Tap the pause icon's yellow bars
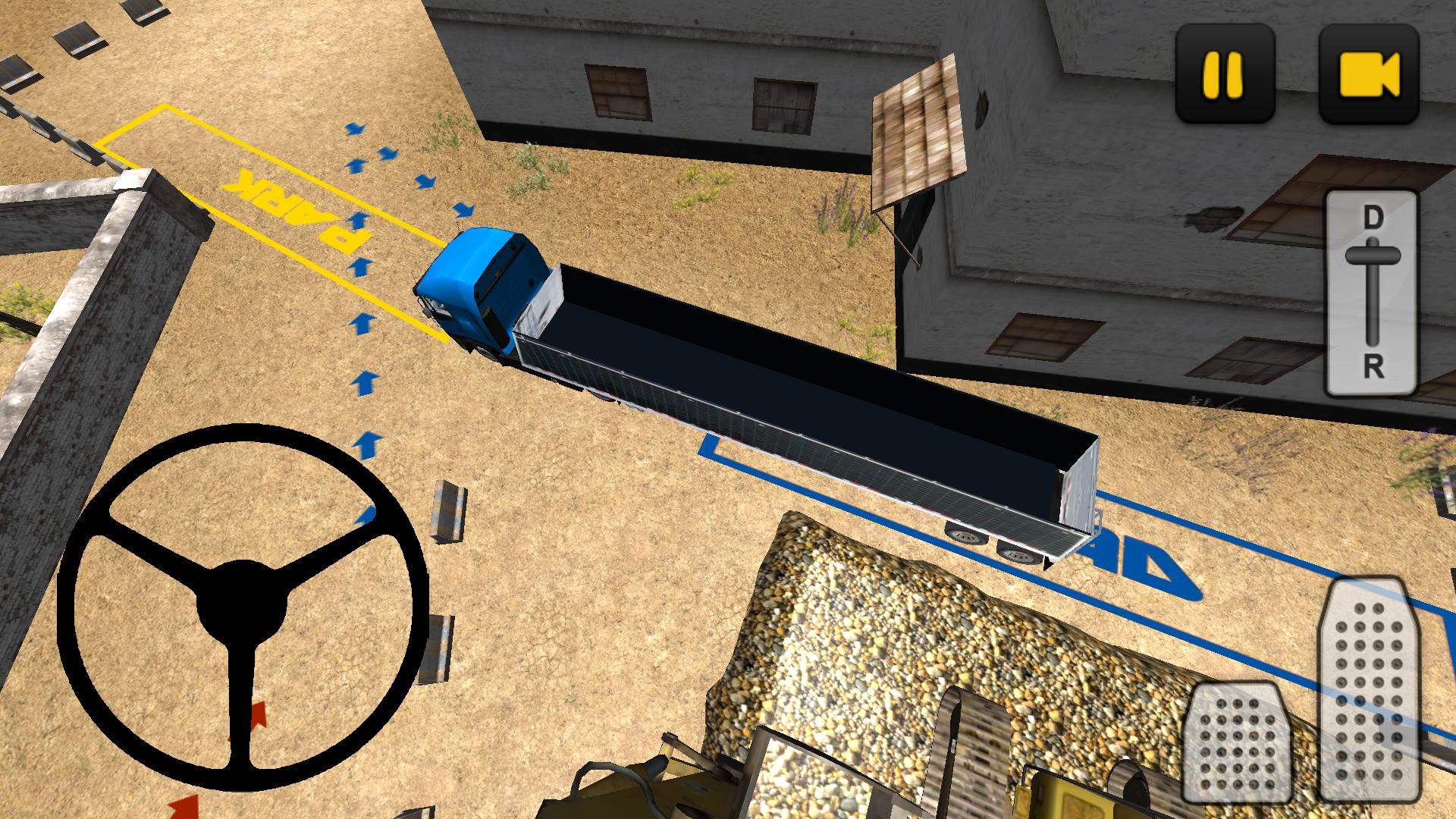Screen dimensions: 1456x819 pyautogui.click(x=1222, y=74)
